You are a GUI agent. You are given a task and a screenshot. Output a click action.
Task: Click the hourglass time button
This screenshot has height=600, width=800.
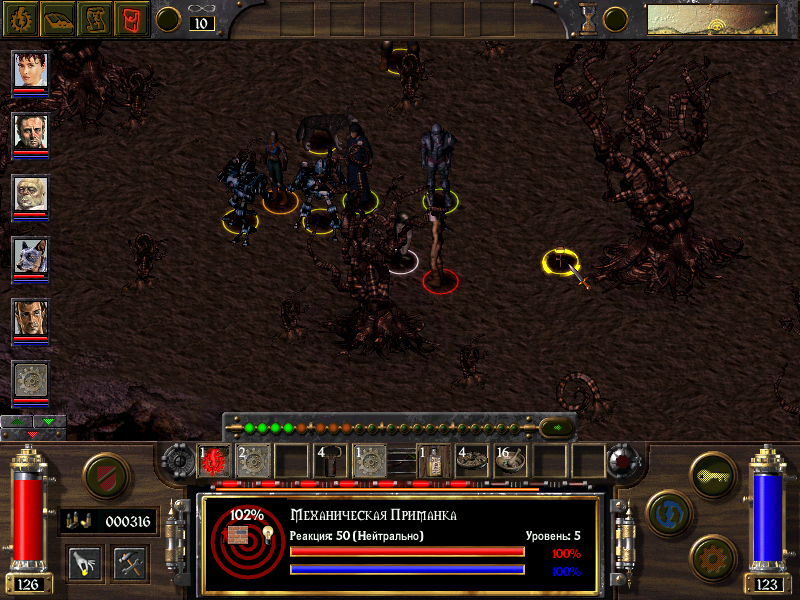[x=589, y=19]
